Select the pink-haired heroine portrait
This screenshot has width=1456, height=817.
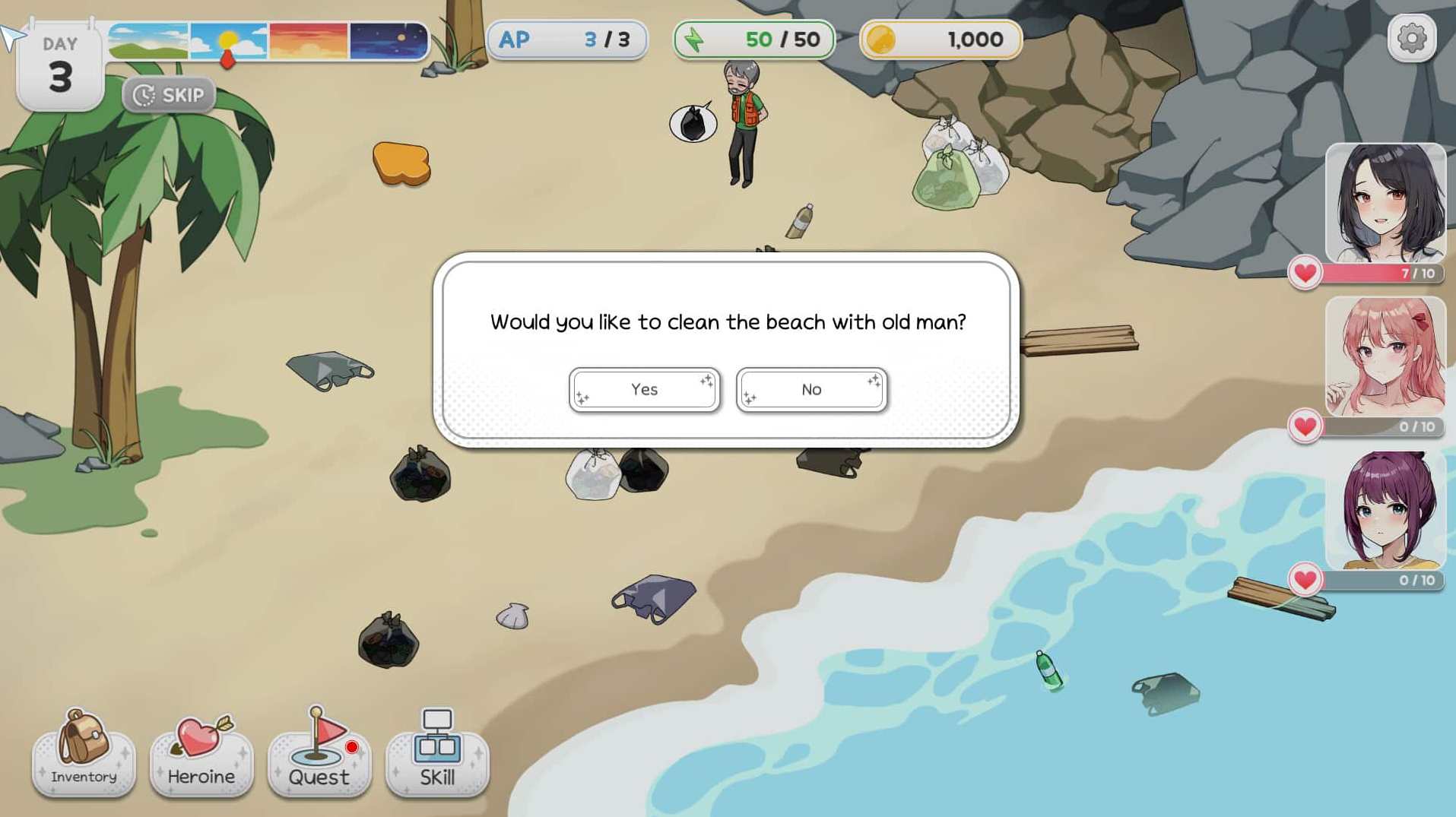[1385, 356]
